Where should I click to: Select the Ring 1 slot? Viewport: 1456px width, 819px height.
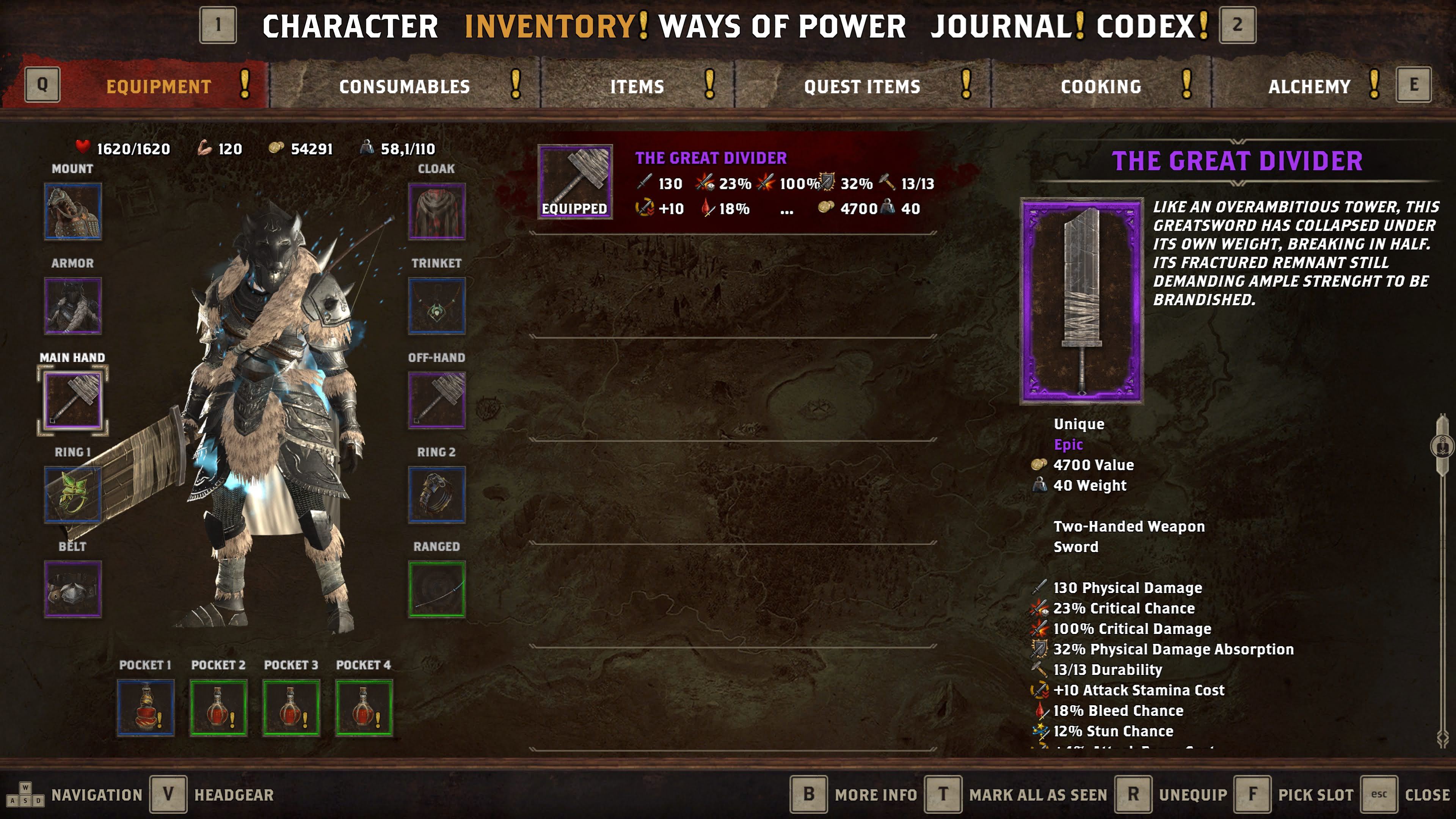click(x=73, y=494)
